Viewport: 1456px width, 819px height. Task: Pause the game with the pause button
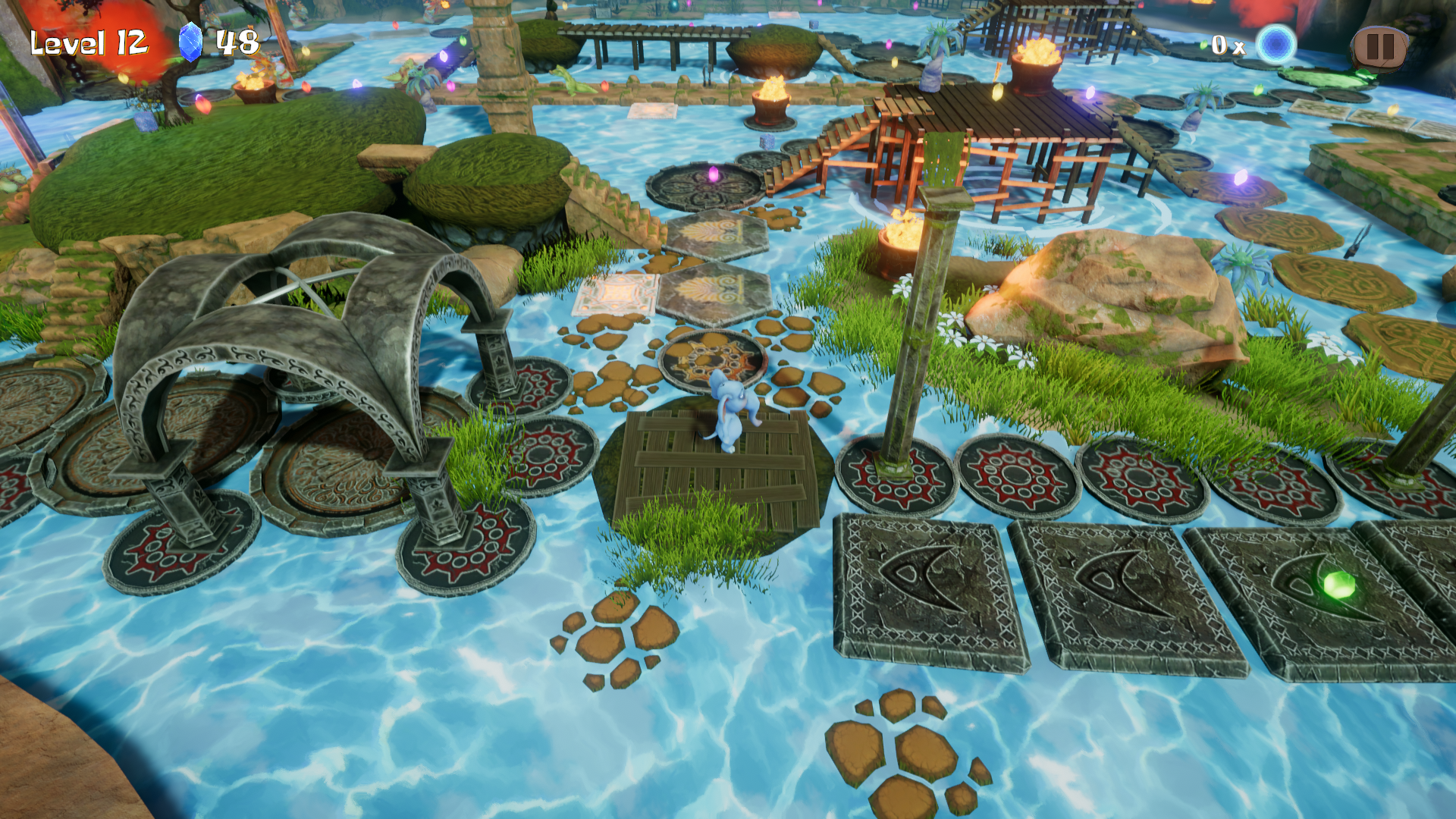point(1378,47)
